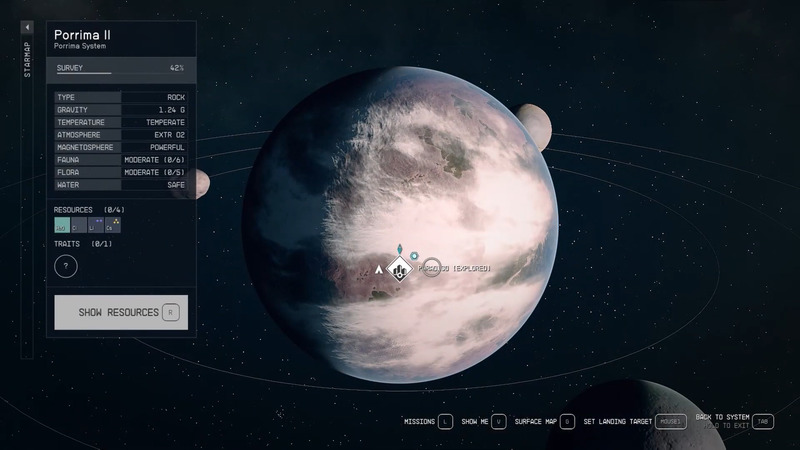Open the Surface Map

pos(543,422)
